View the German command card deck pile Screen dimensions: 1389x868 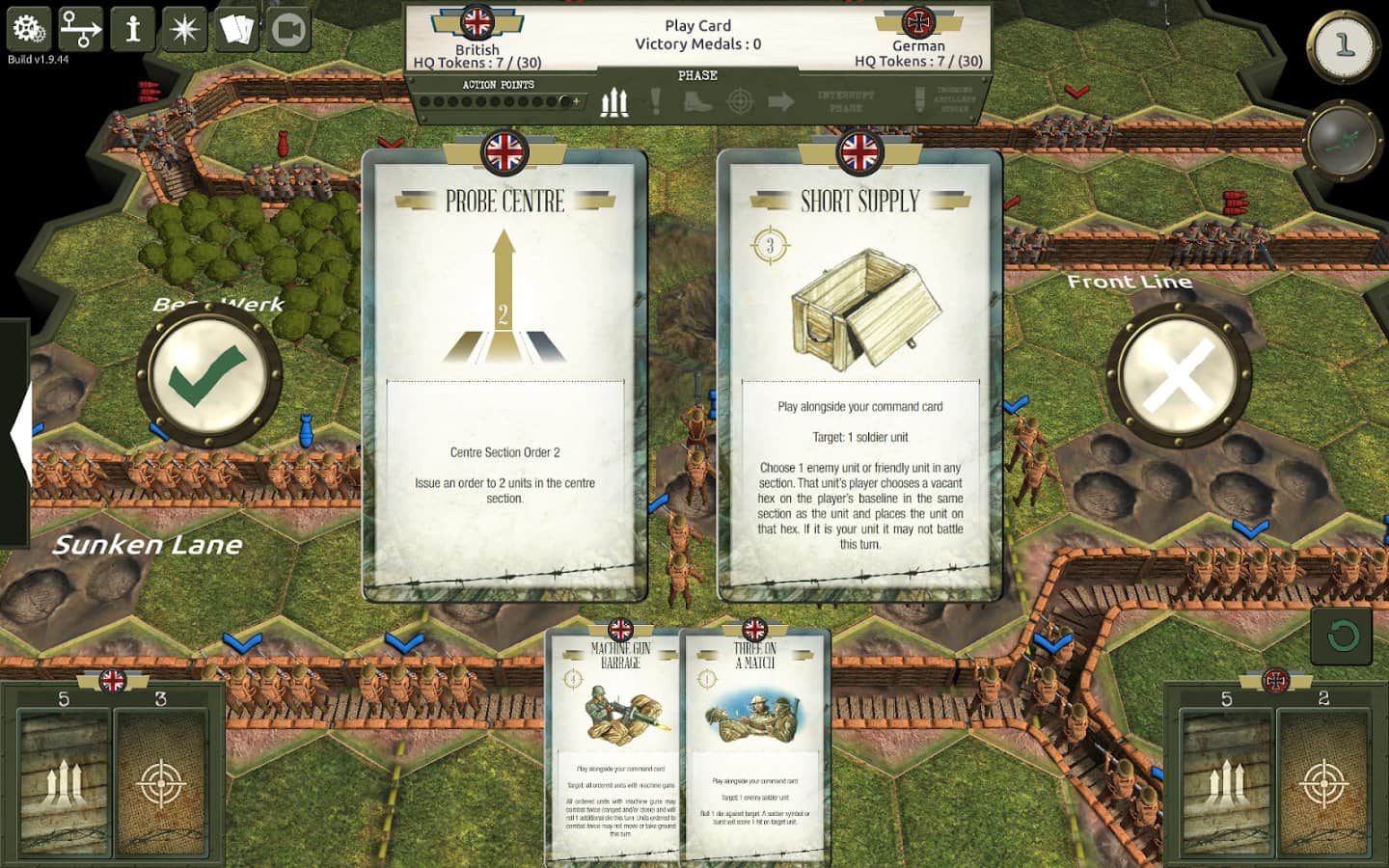pyautogui.click(x=1227, y=783)
